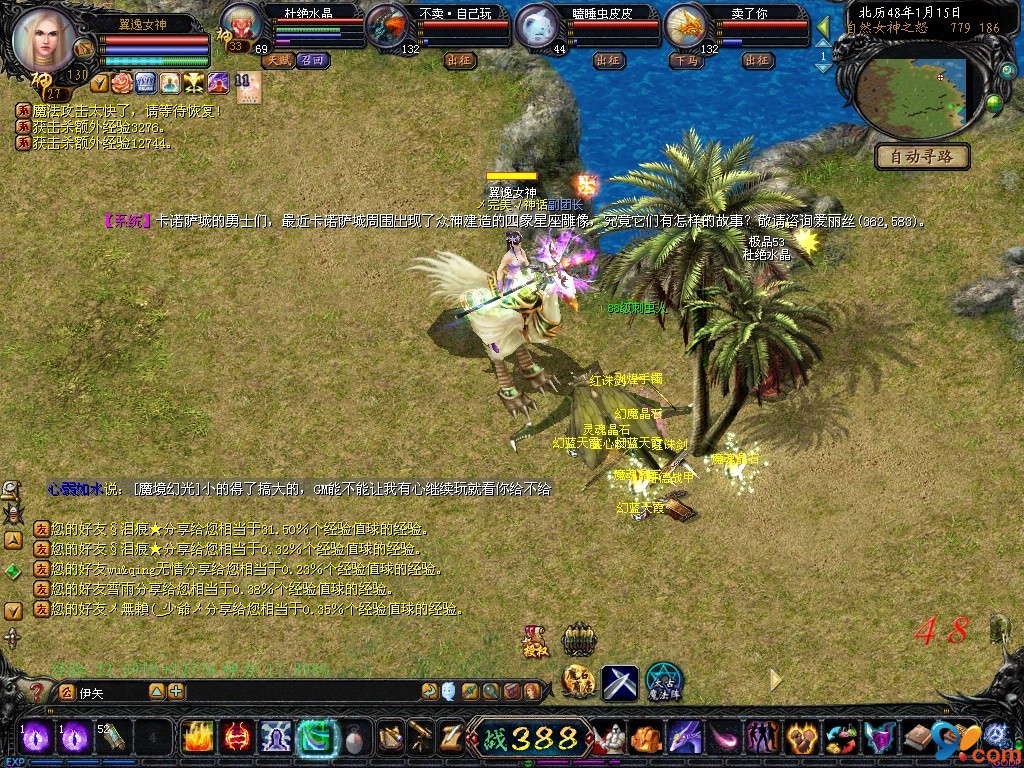1024x768 pixels.
Task: Click the 天赋 talent button
Action: 277,61
